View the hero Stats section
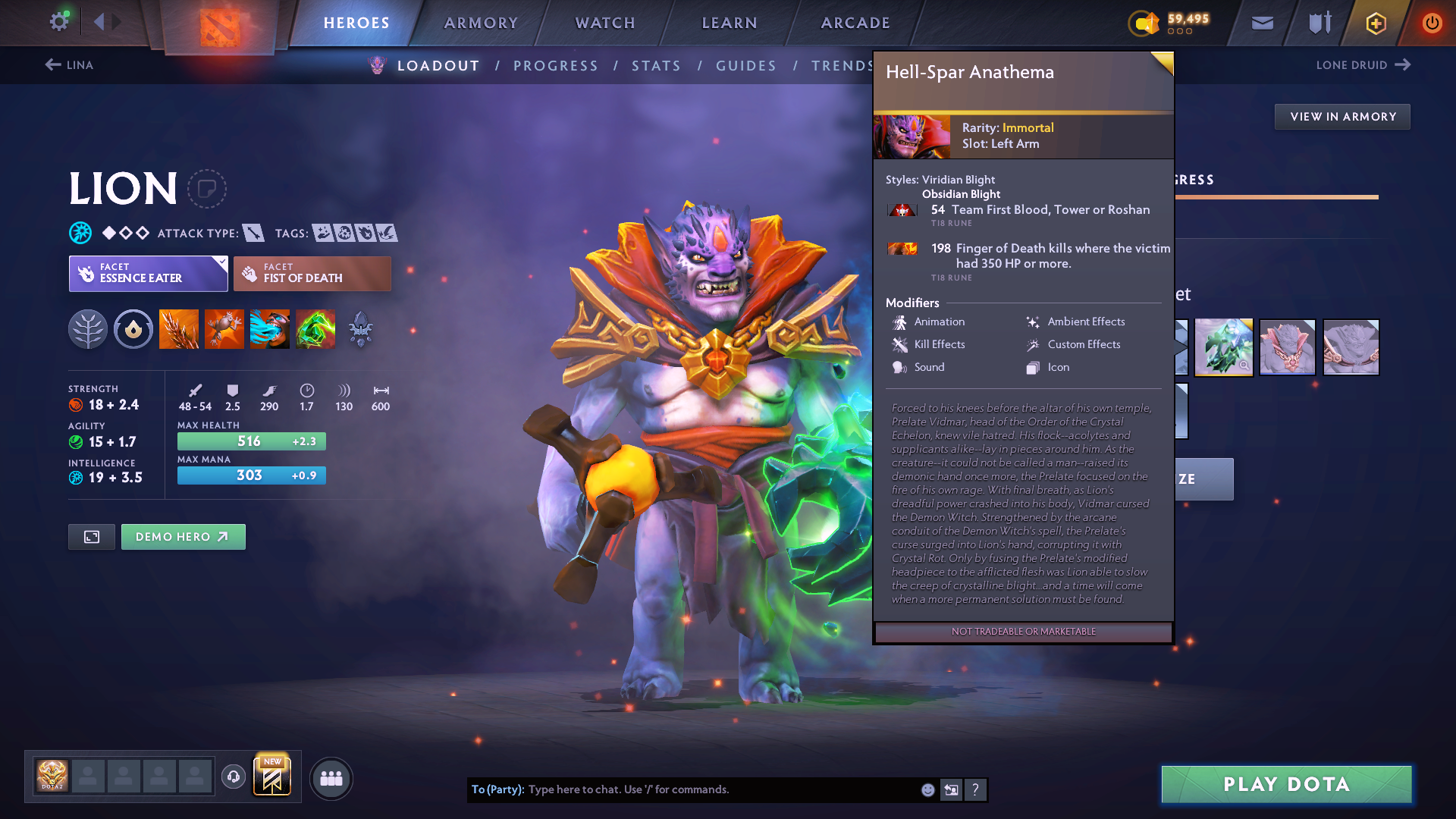This screenshot has width=1456, height=819. [656, 66]
